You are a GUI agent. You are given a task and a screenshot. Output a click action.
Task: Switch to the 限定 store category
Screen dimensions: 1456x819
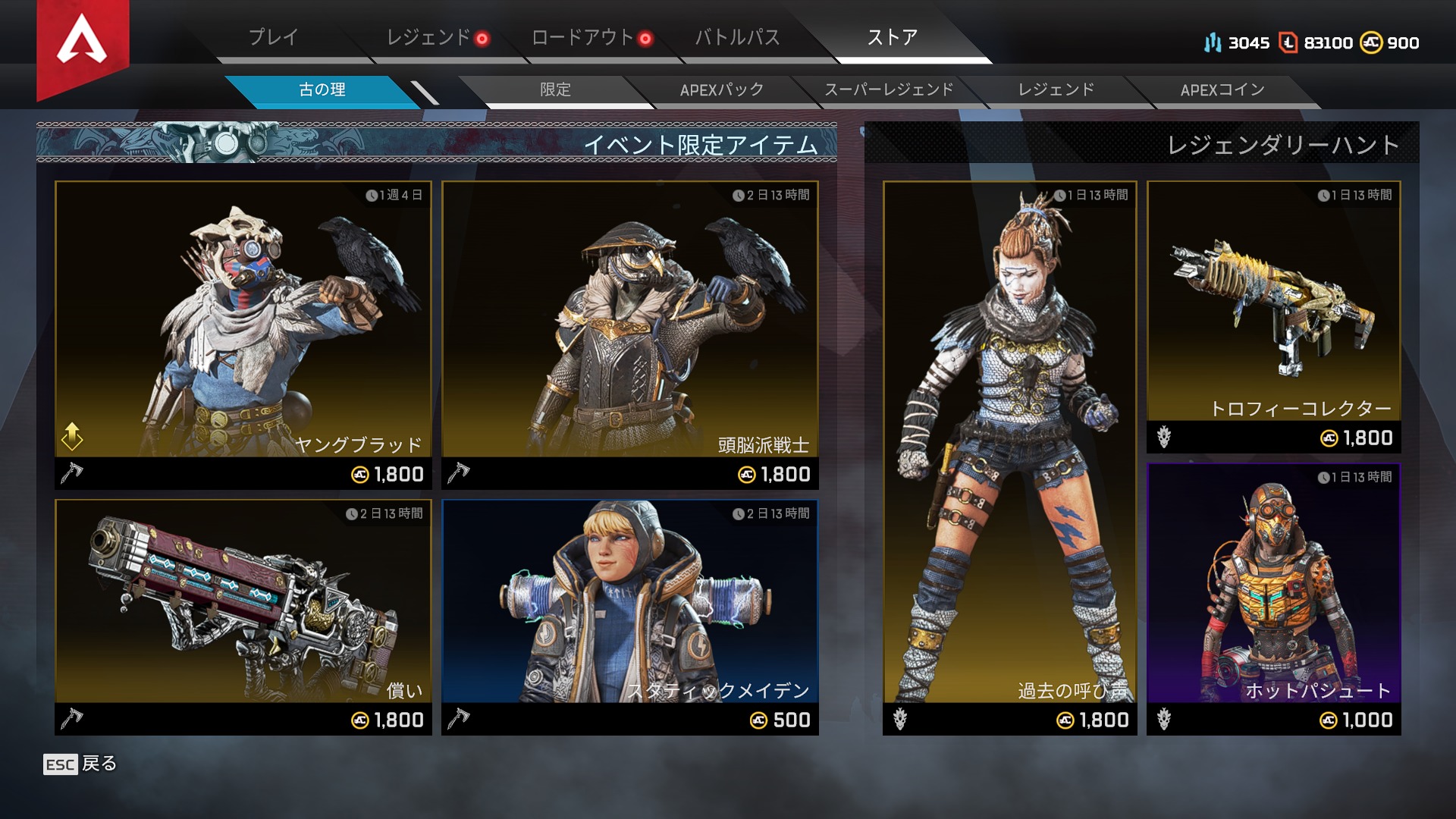click(x=555, y=90)
